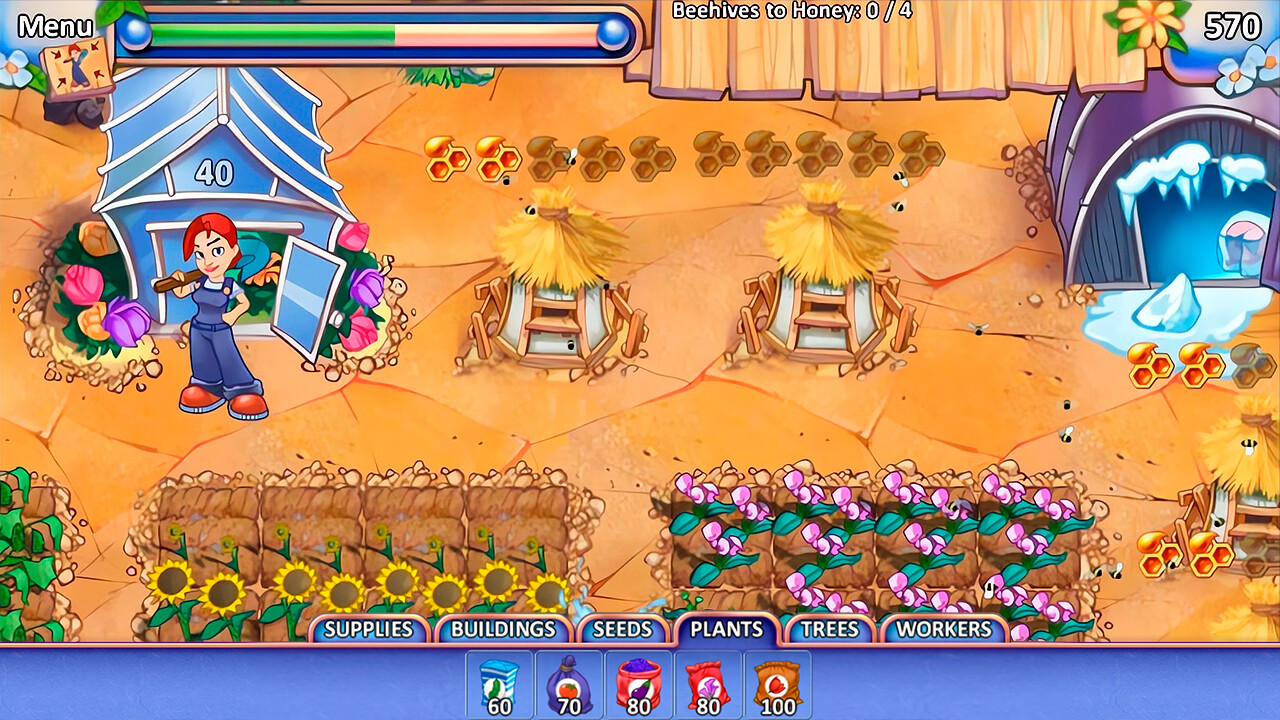
Task: Select the left straw-roofed beehive hut
Action: [x=555, y=290]
